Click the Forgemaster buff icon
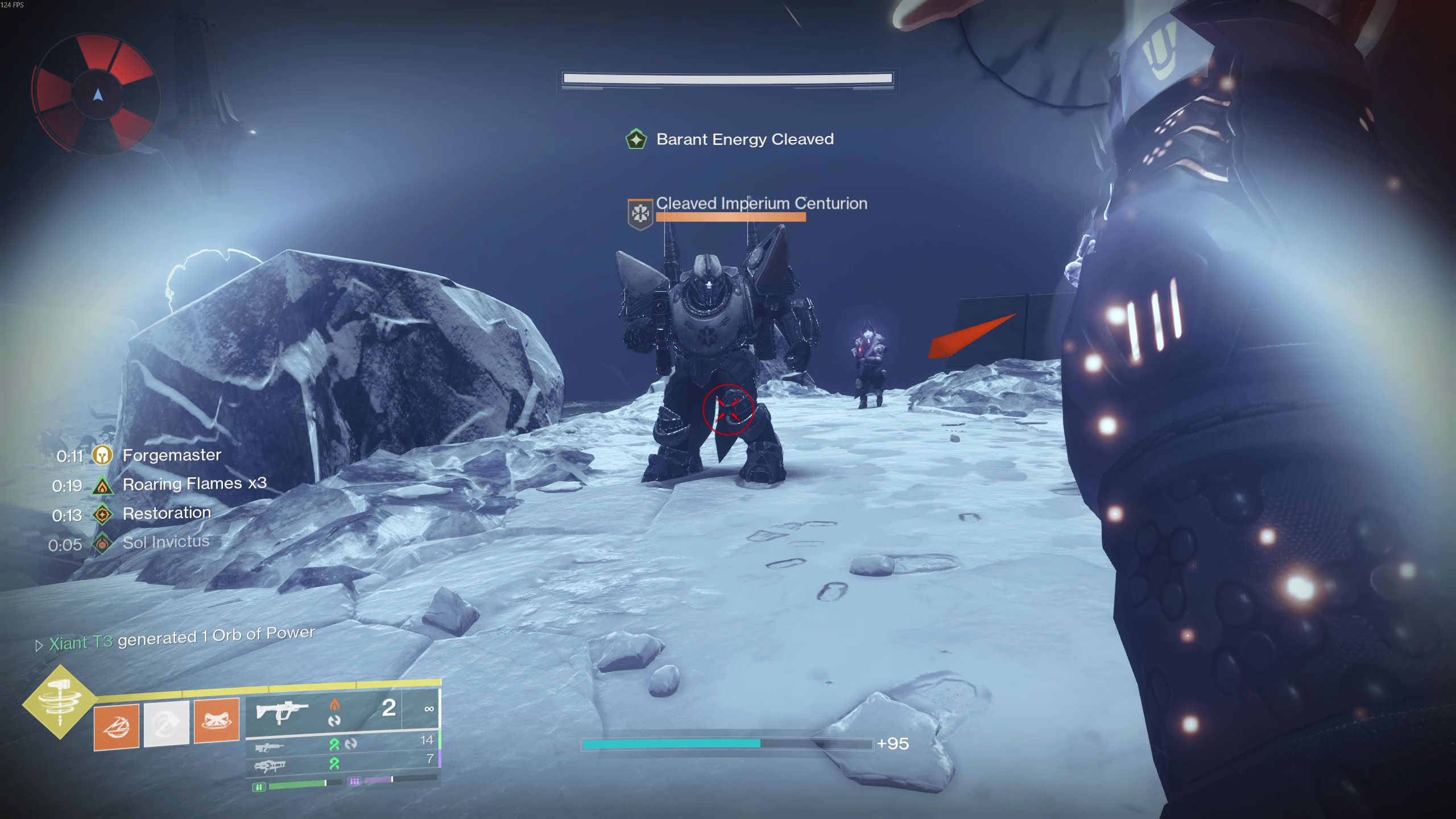 [x=102, y=456]
